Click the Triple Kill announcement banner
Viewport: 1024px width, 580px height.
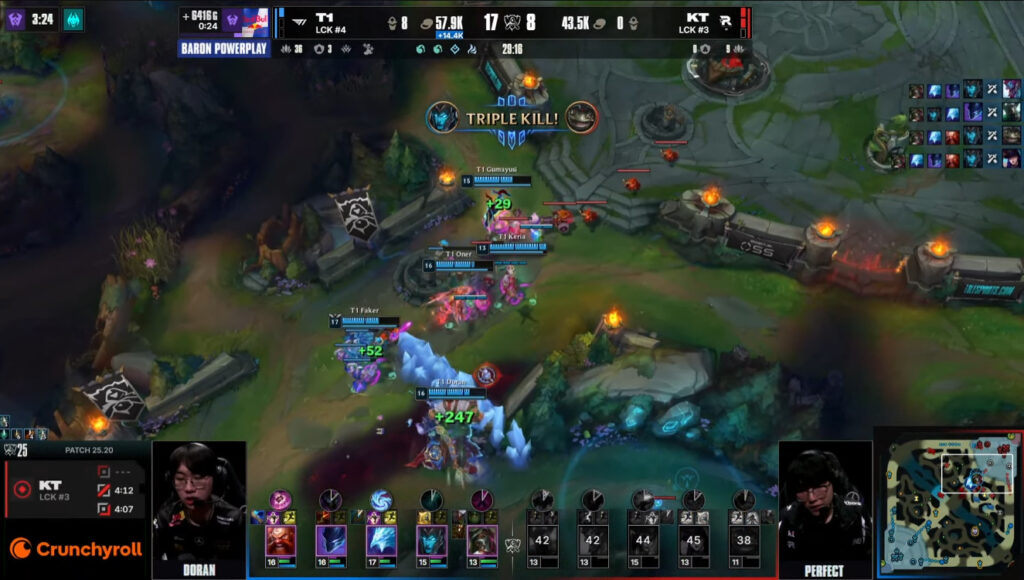point(512,119)
